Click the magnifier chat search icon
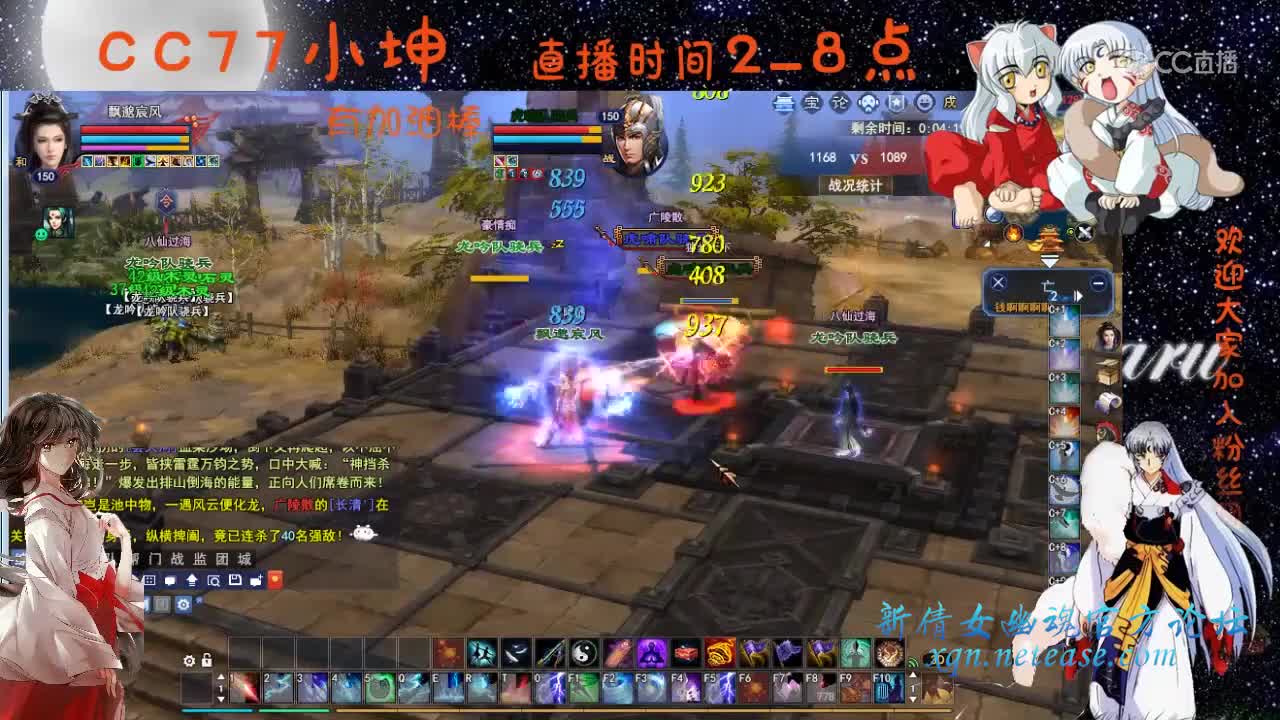The width and height of the screenshot is (1280, 720). click(215, 579)
